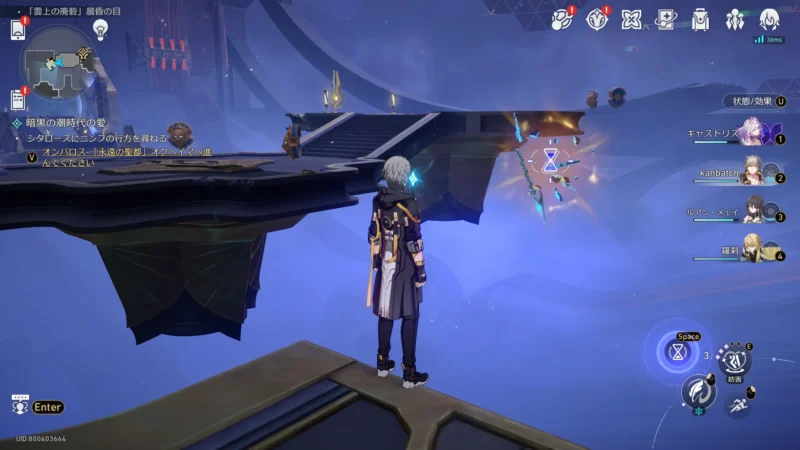Tap the lightbulb hint icon
Screen dimensions: 800x450
[x=99, y=29]
